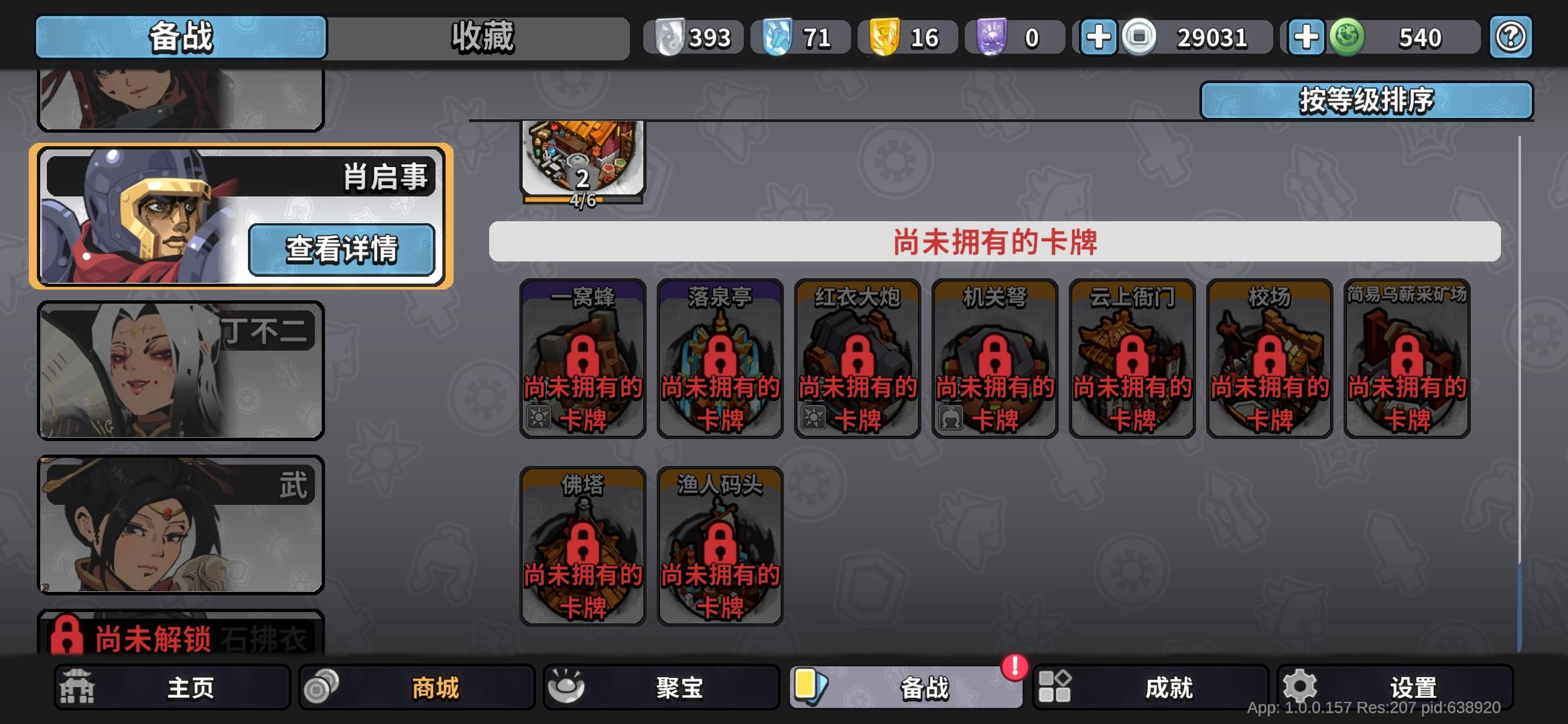The height and width of the screenshot is (724, 1568).
Task: Switch to the 备战 preparation tab
Action: (179, 37)
